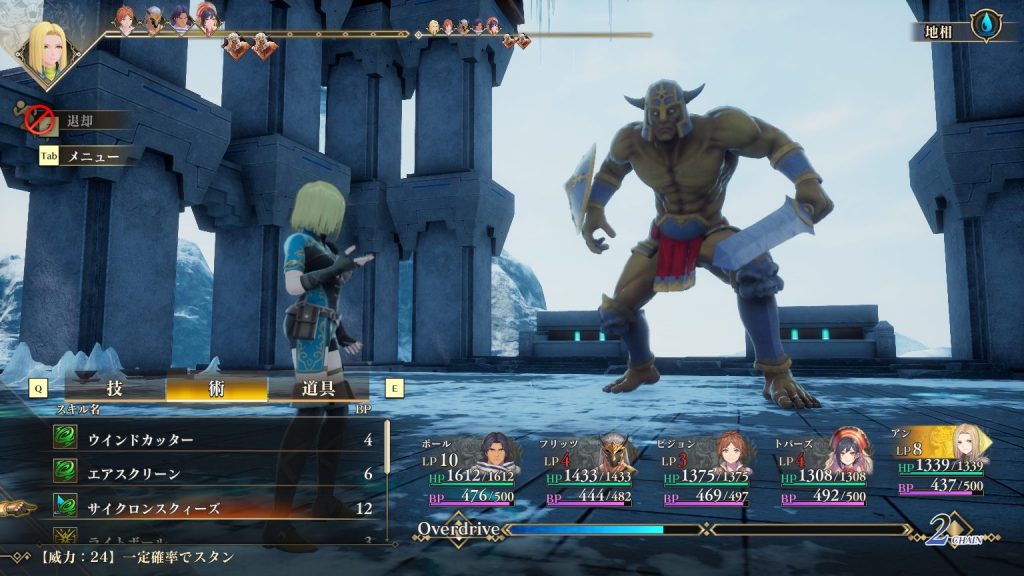Switch to the 技 (techniques) tab
The image size is (1024, 576).
(114, 389)
